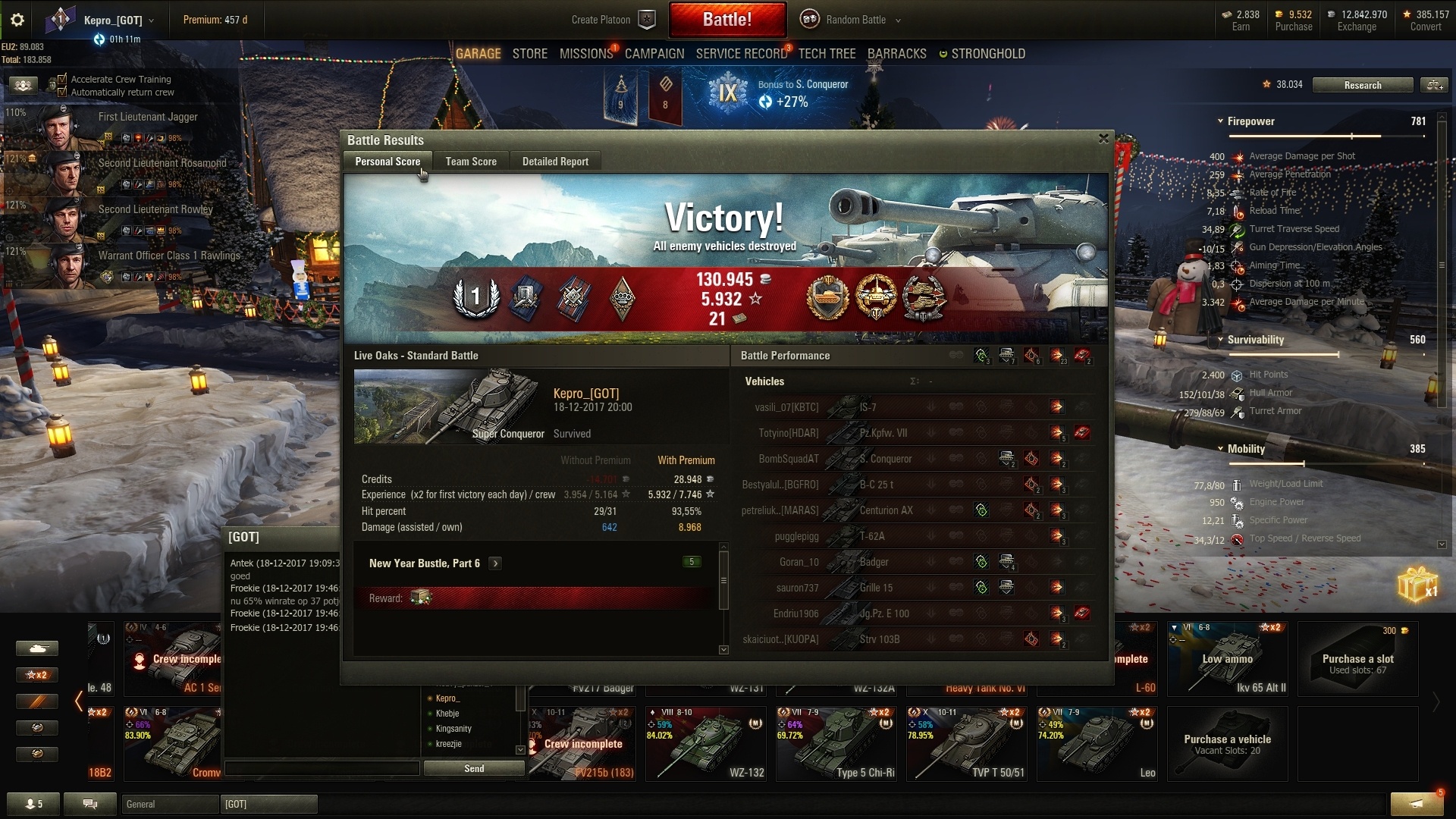Select the Personal Score tab

coord(388,162)
